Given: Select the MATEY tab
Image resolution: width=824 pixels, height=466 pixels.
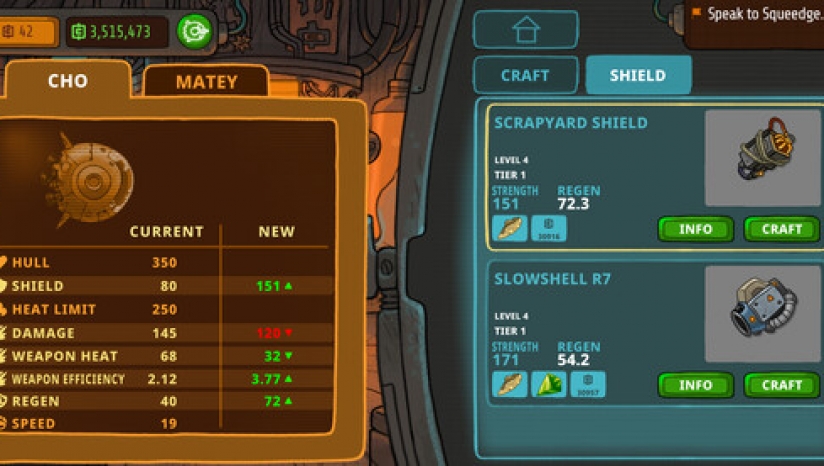Looking at the screenshot, I should tap(206, 82).
